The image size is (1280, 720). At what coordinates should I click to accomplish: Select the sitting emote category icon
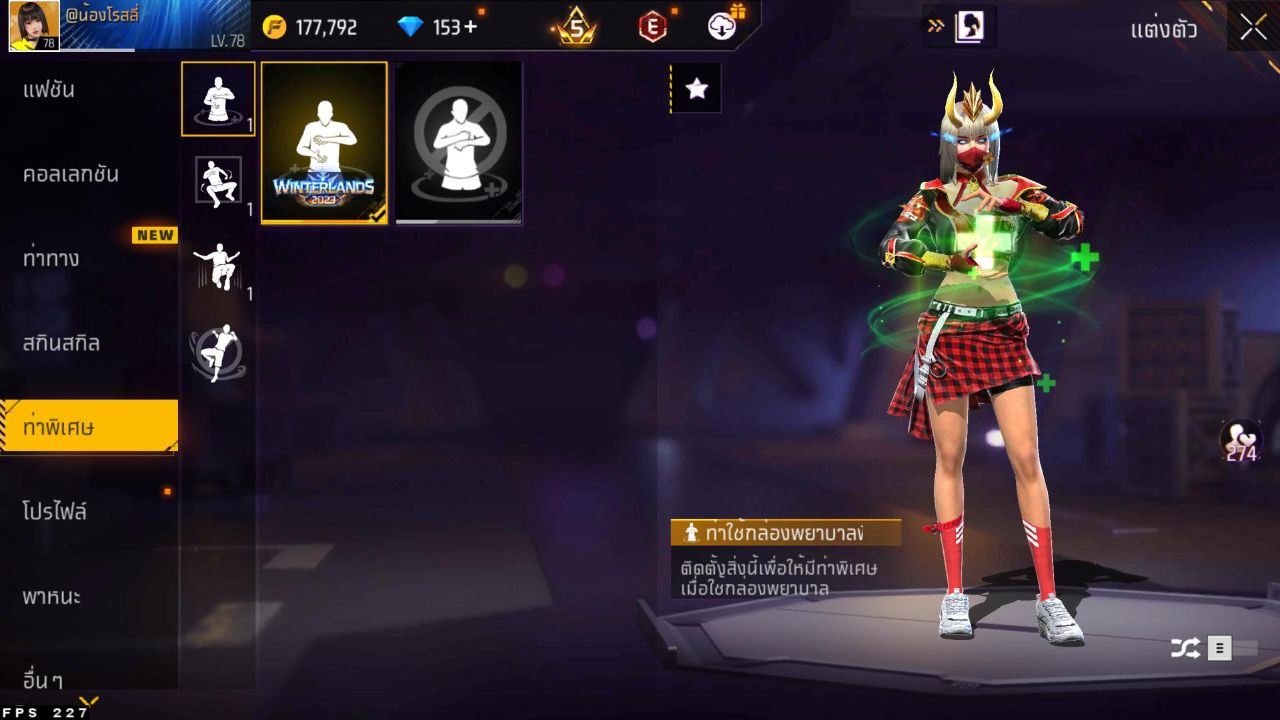(x=218, y=180)
